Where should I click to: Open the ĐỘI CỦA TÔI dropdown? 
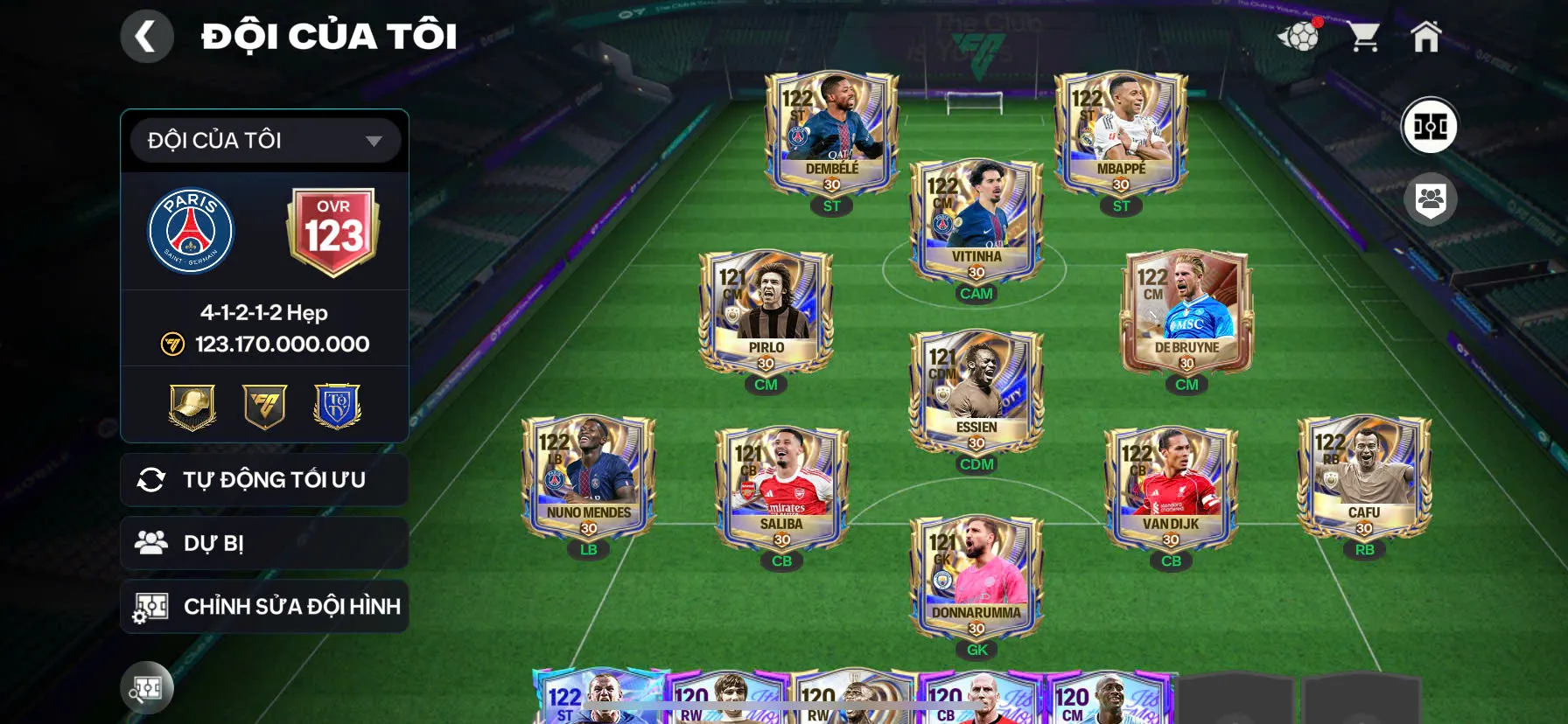(265, 140)
